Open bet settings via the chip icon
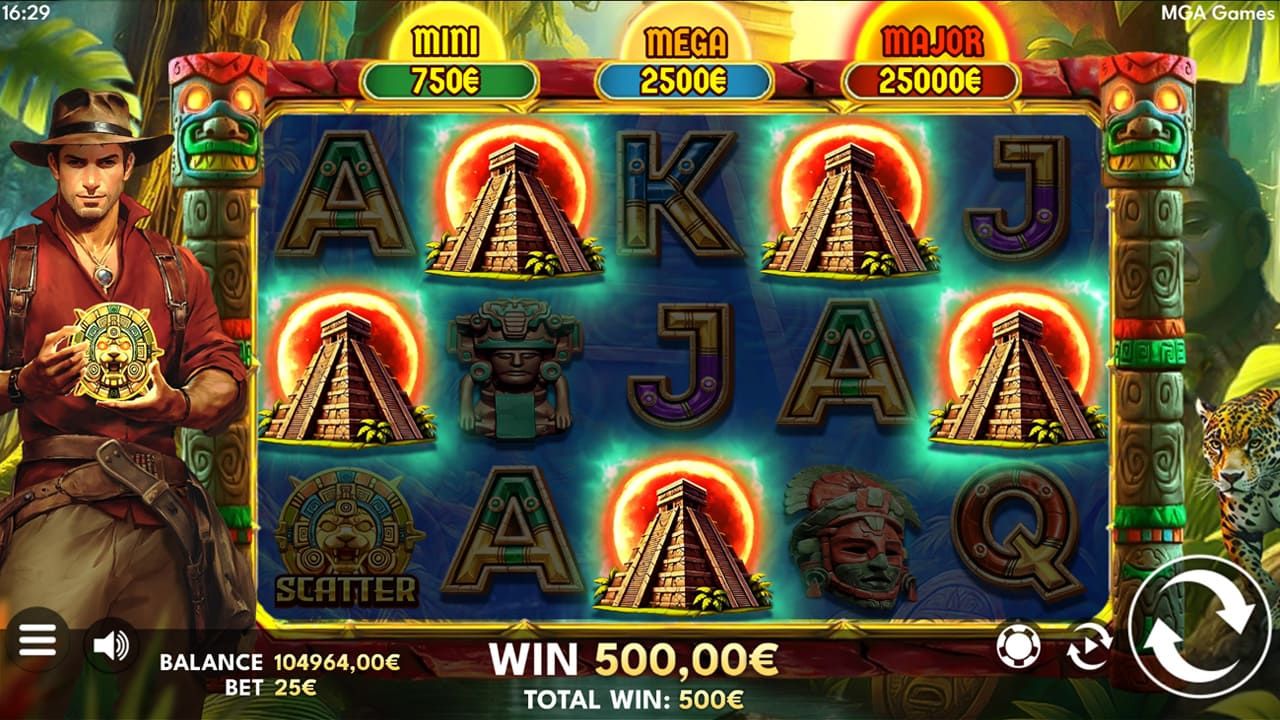The image size is (1280, 720). click(x=1019, y=646)
